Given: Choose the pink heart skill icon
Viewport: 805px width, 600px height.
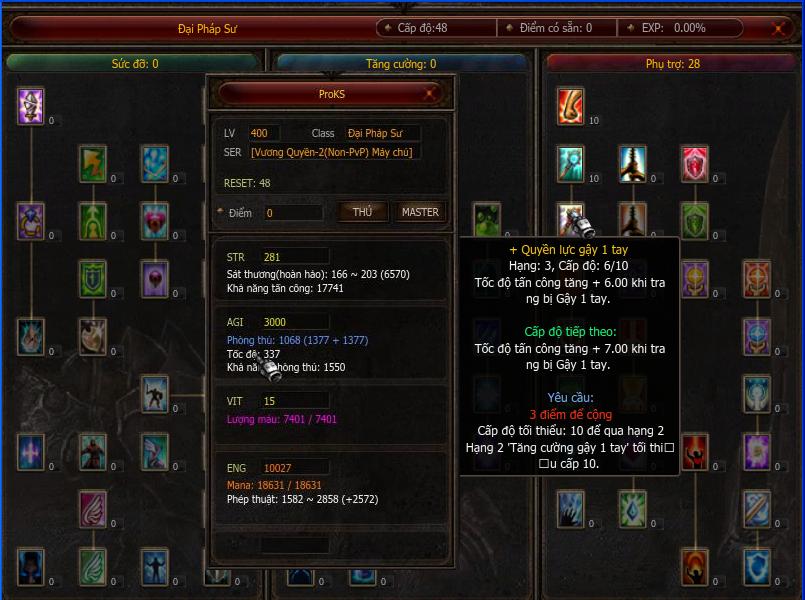Looking at the screenshot, I should [x=155, y=220].
